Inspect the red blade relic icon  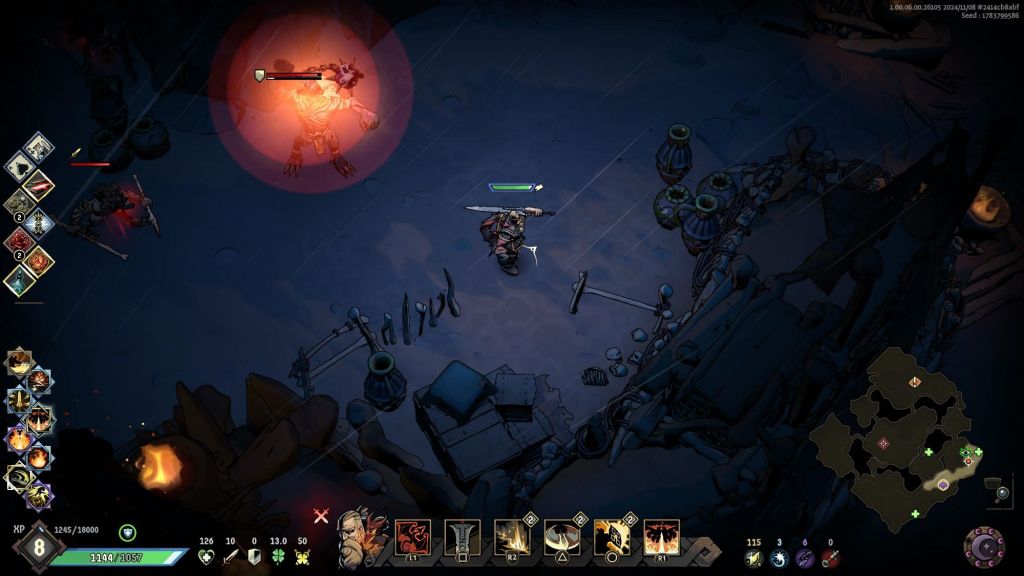tap(38, 184)
